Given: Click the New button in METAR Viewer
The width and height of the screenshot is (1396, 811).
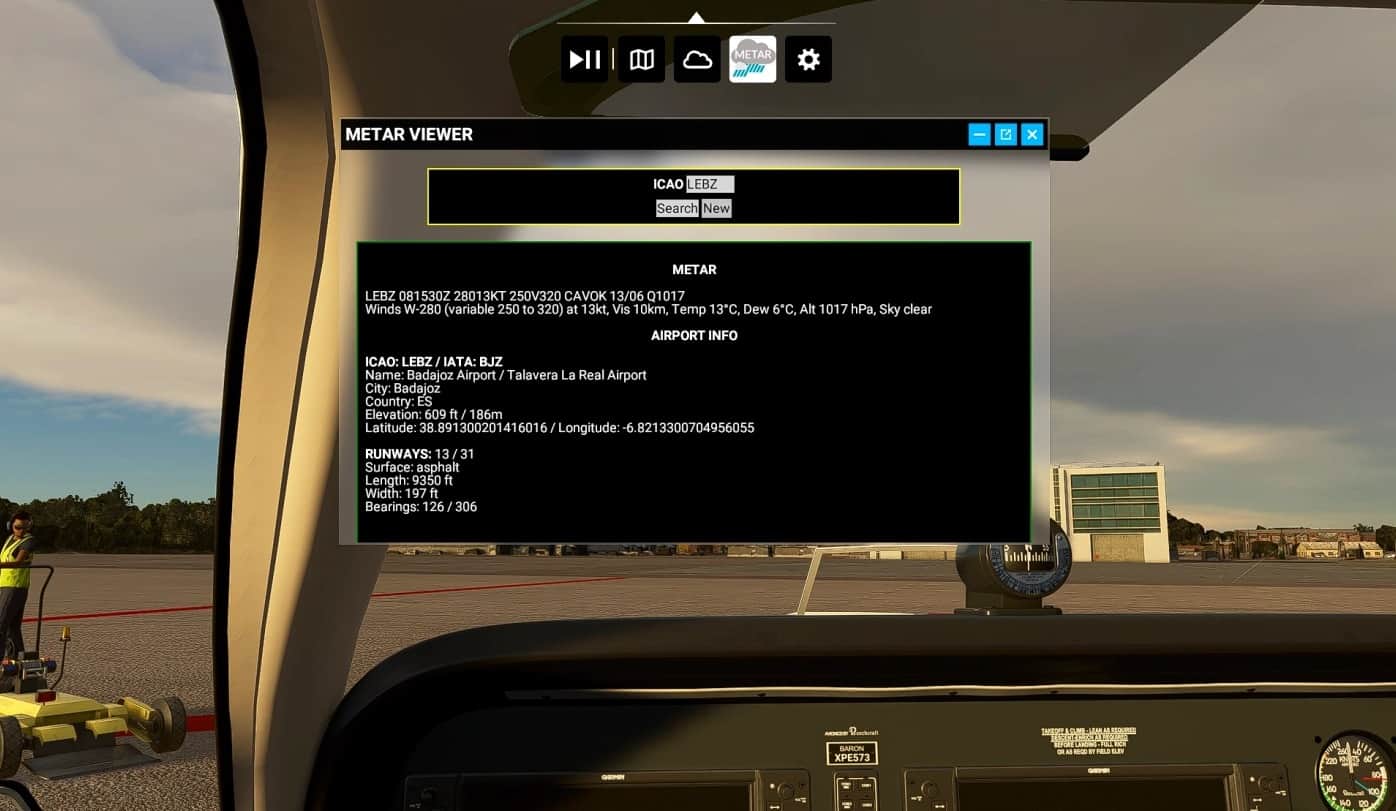Looking at the screenshot, I should coord(716,208).
